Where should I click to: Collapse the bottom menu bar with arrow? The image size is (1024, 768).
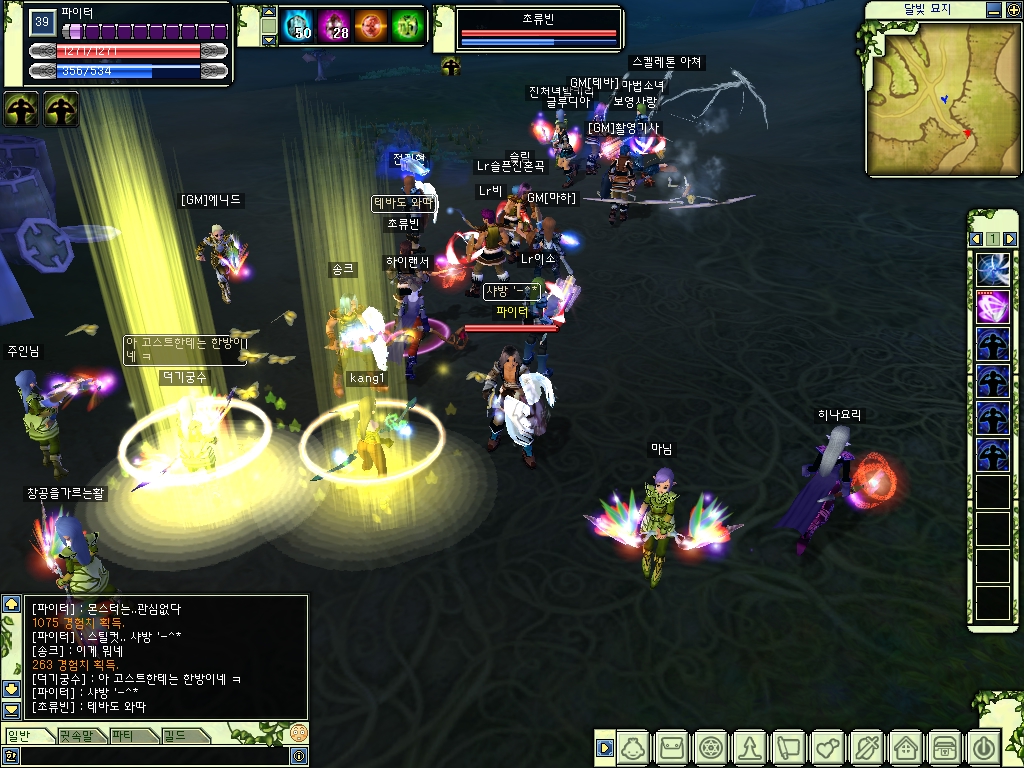(604, 747)
